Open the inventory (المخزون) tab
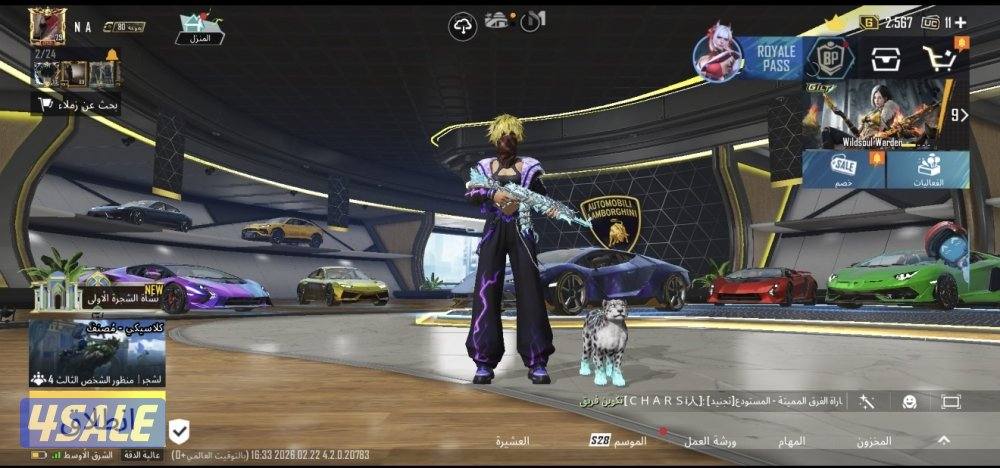The height and width of the screenshot is (468, 1000). 873,440
